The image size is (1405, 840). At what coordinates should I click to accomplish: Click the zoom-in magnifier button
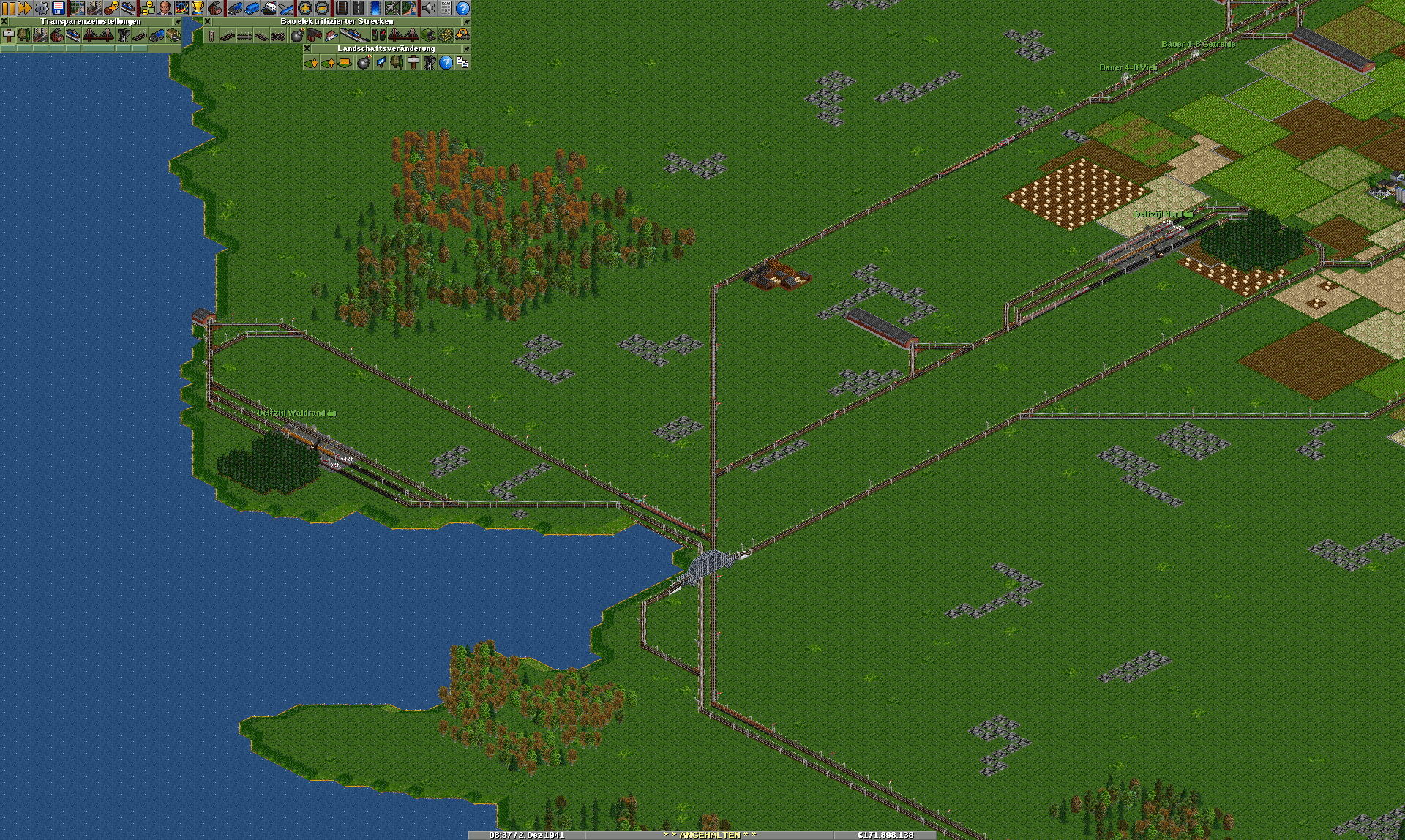pos(304,8)
